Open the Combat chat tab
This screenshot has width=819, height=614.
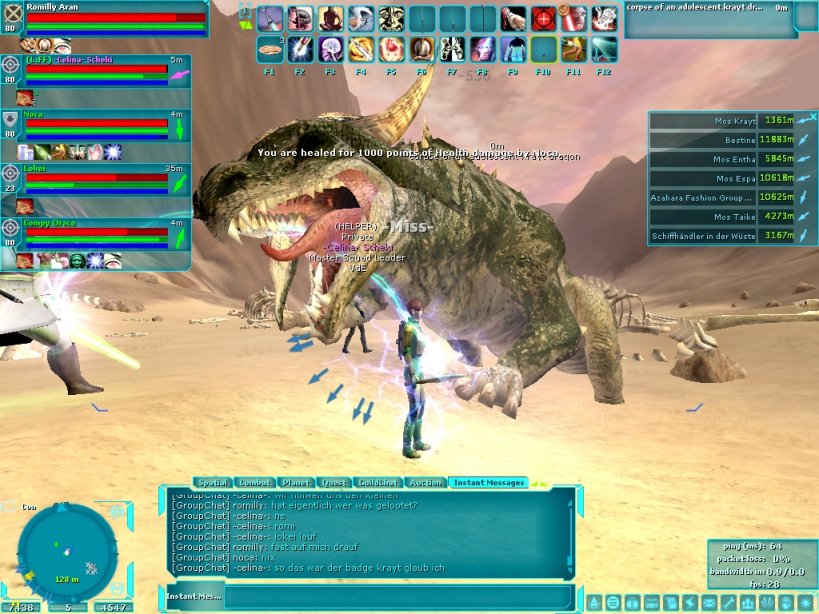[255, 482]
